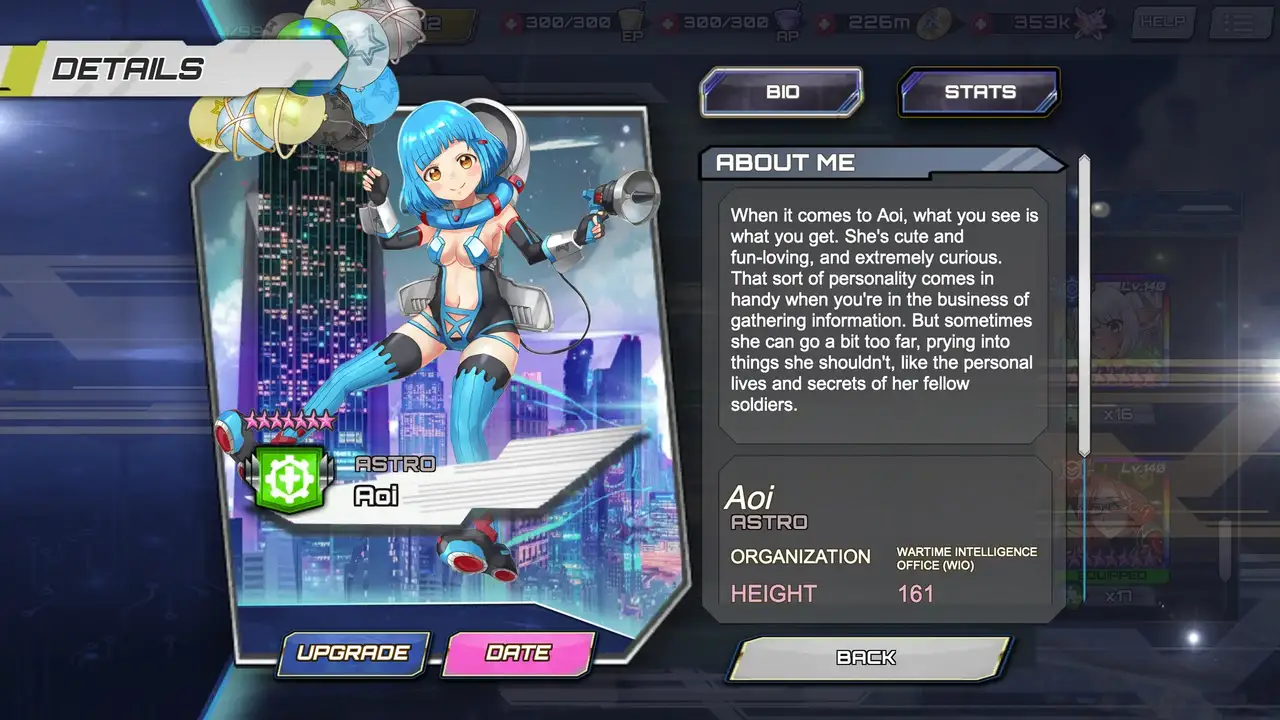
Task: Open the STATS tab
Action: point(979,92)
